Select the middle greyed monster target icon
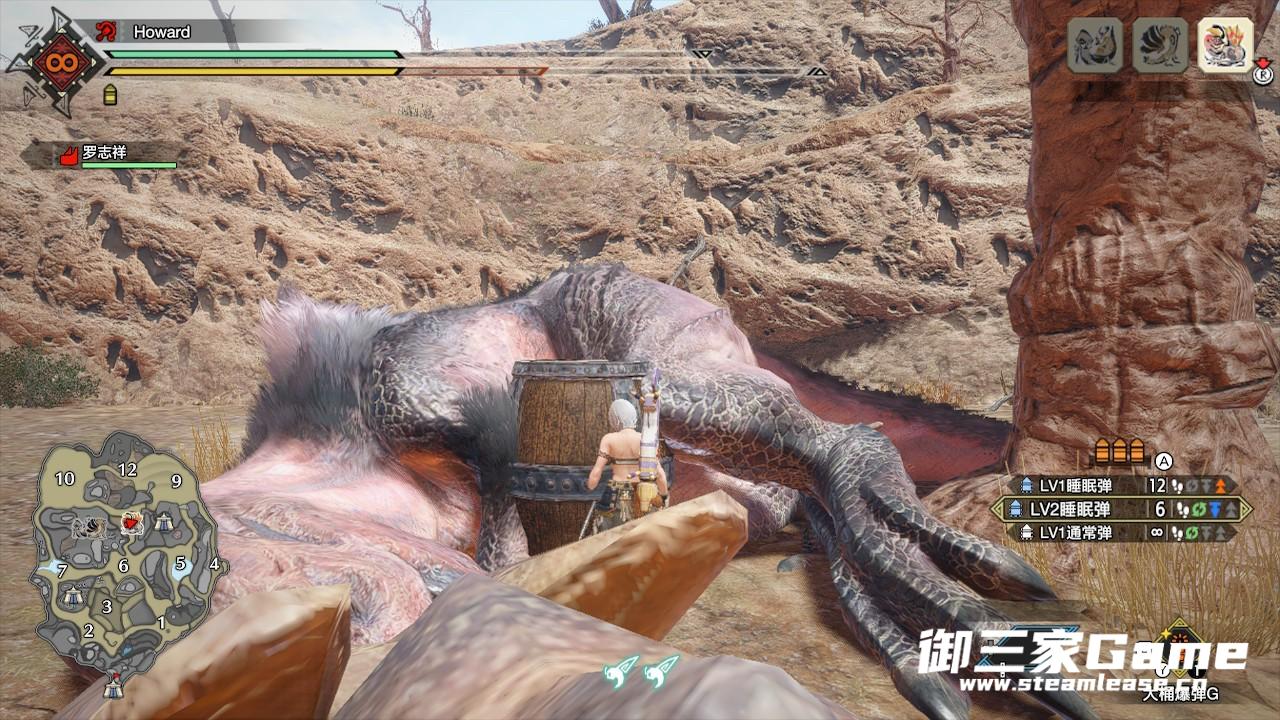The width and height of the screenshot is (1280, 720). (x=1160, y=46)
